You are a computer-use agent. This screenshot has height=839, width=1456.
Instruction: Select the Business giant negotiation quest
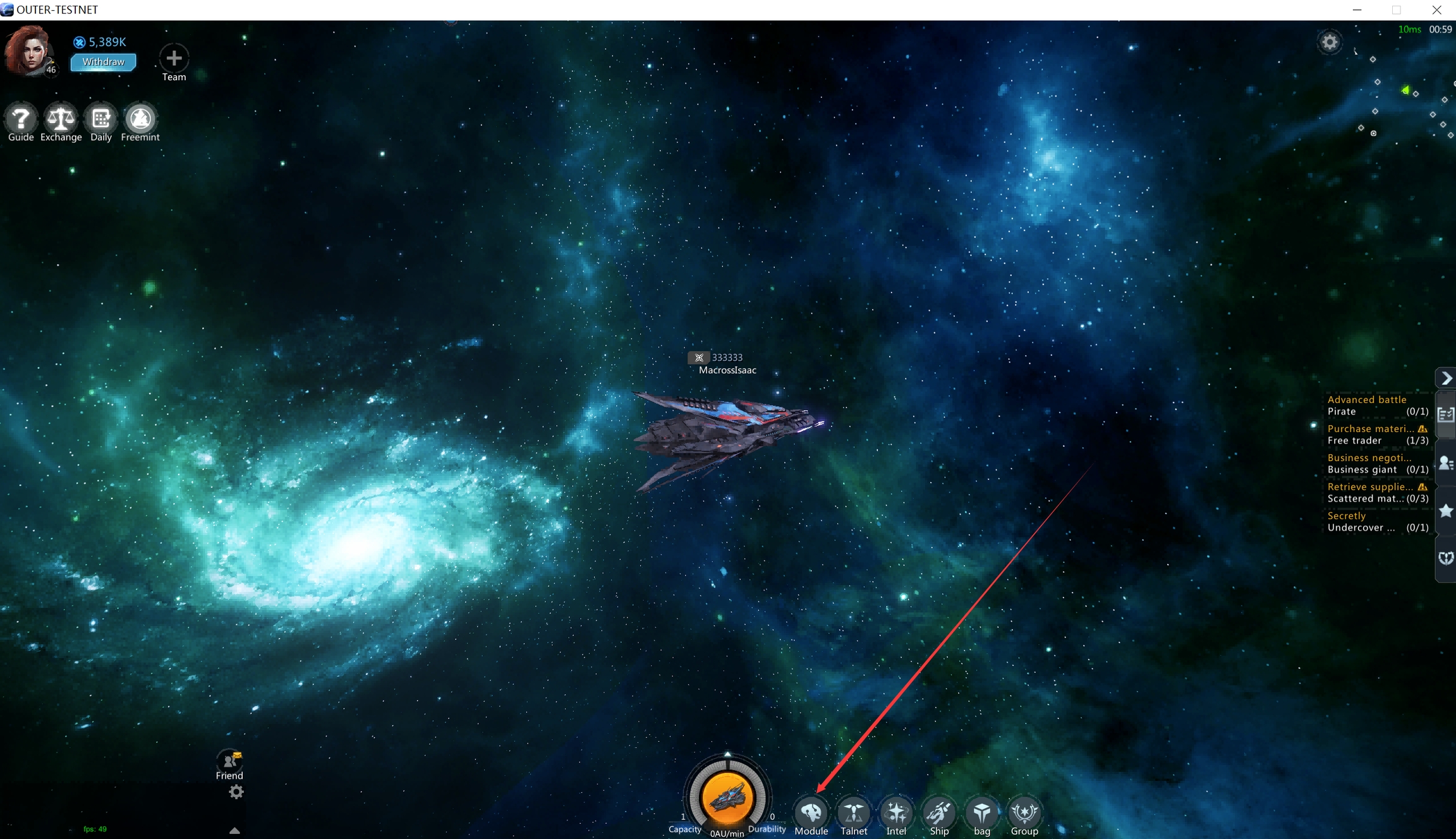click(x=1377, y=464)
